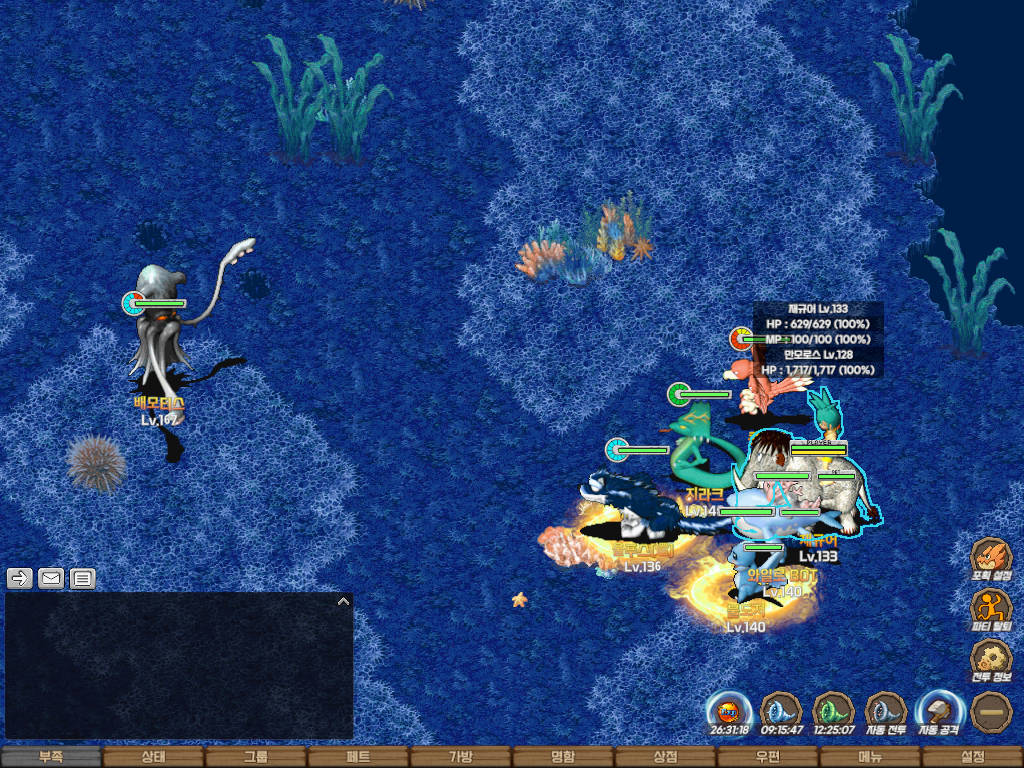Open the 상태 (Status) menu
The image size is (1024, 768).
pyautogui.click(x=153, y=757)
